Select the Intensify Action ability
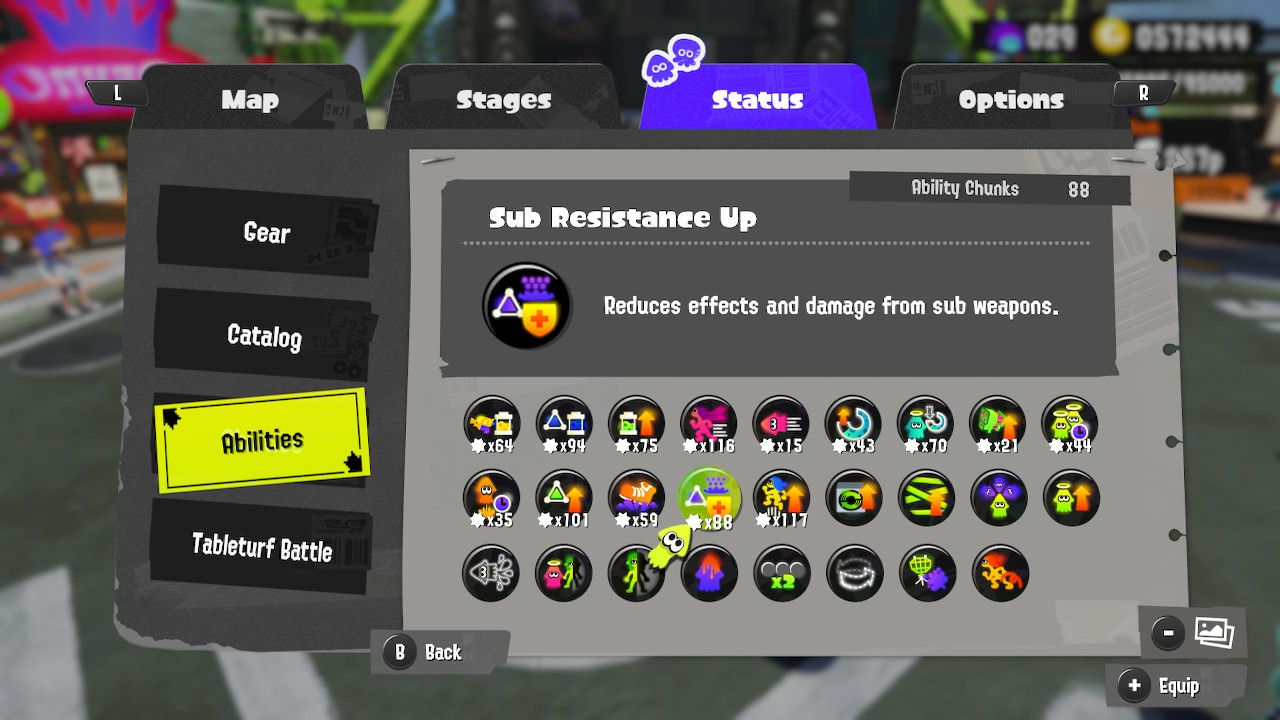The image size is (1280, 720). 782,498
